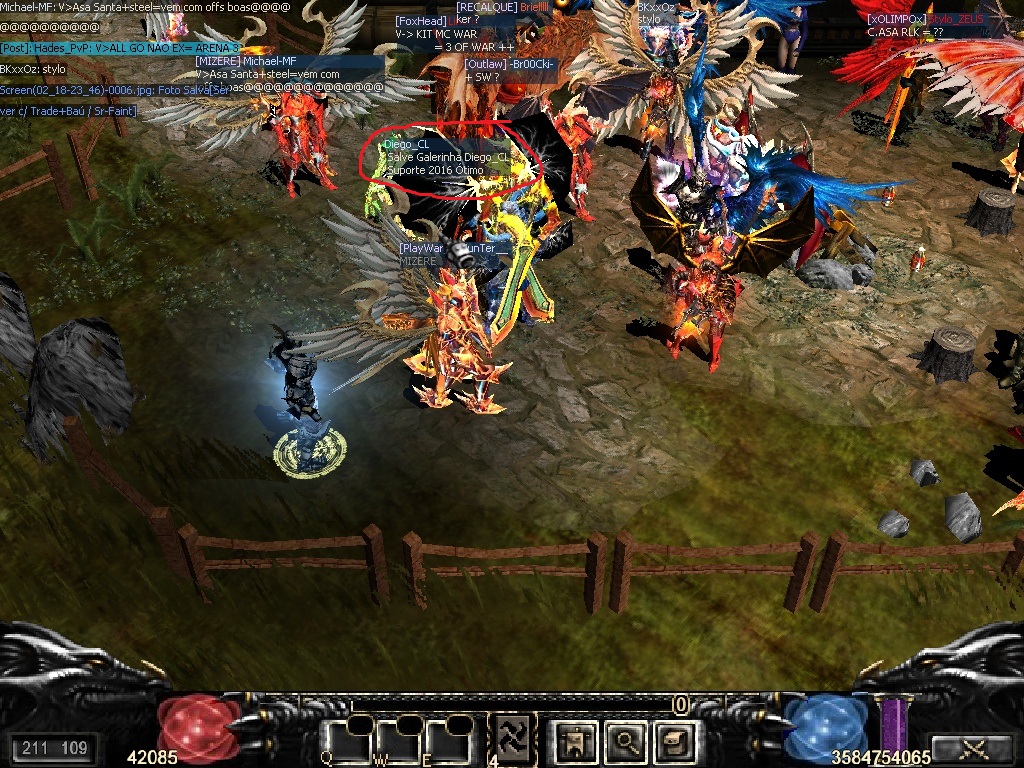This screenshot has width=1024, height=768.
Task: Open the character banner button
Action: 577,741
